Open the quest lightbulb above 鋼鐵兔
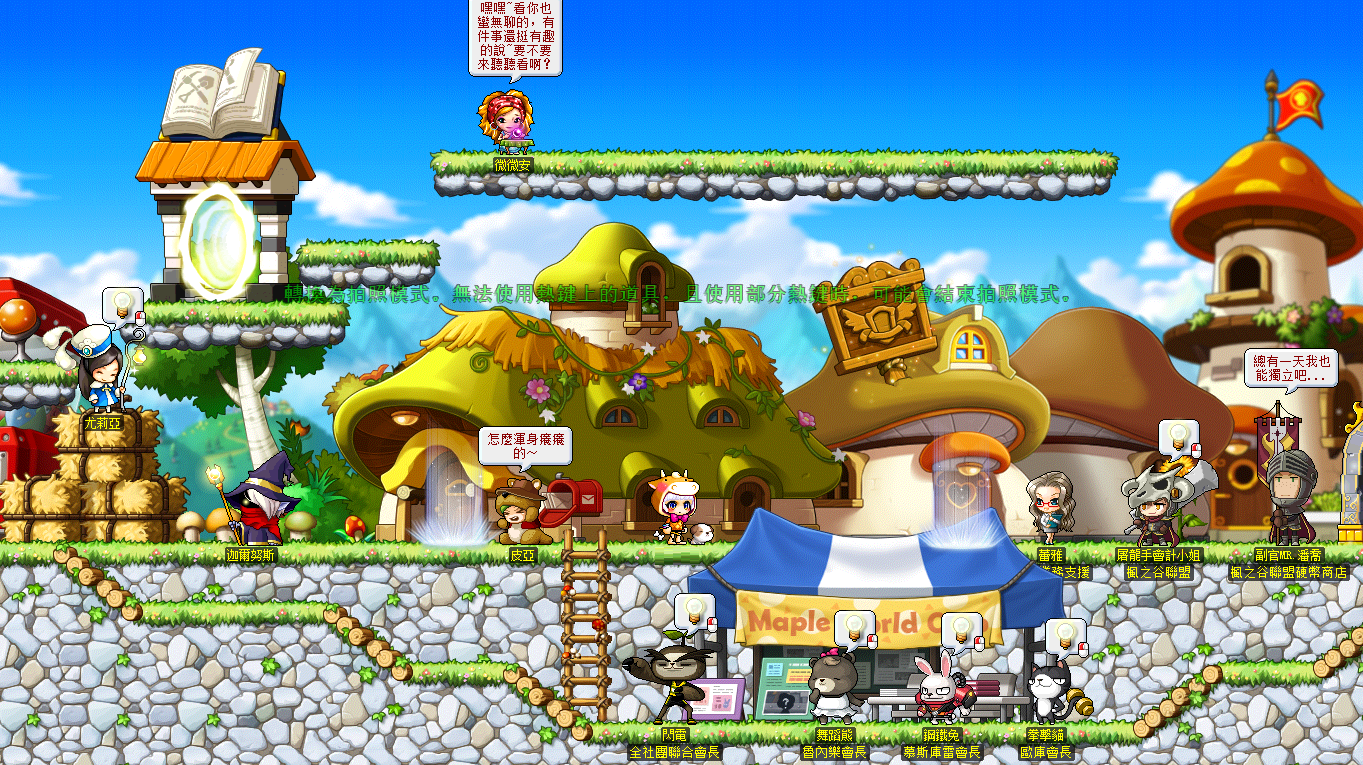 pos(961,629)
